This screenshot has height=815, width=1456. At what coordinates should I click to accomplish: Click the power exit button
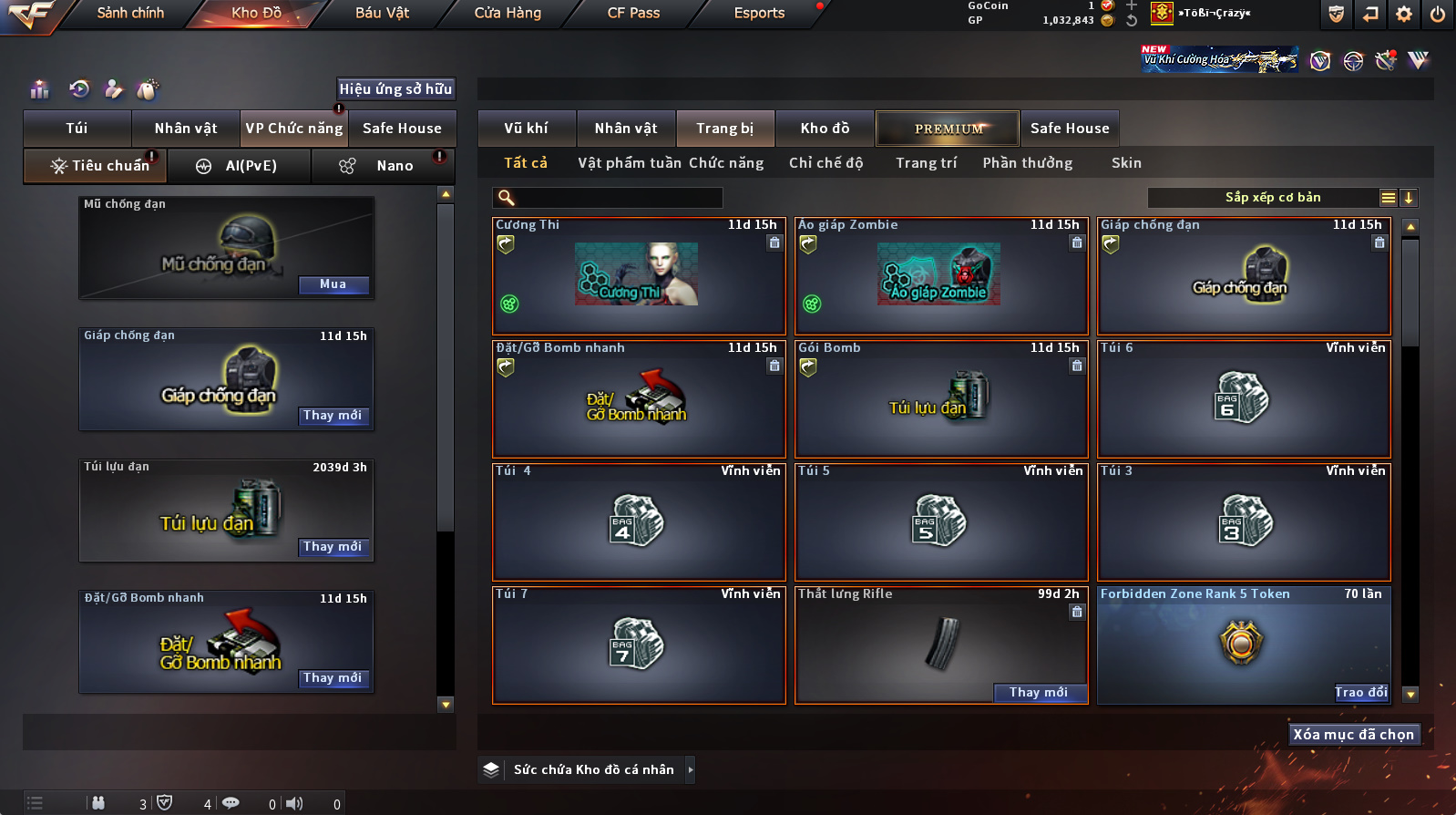click(x=1438, y=14)
